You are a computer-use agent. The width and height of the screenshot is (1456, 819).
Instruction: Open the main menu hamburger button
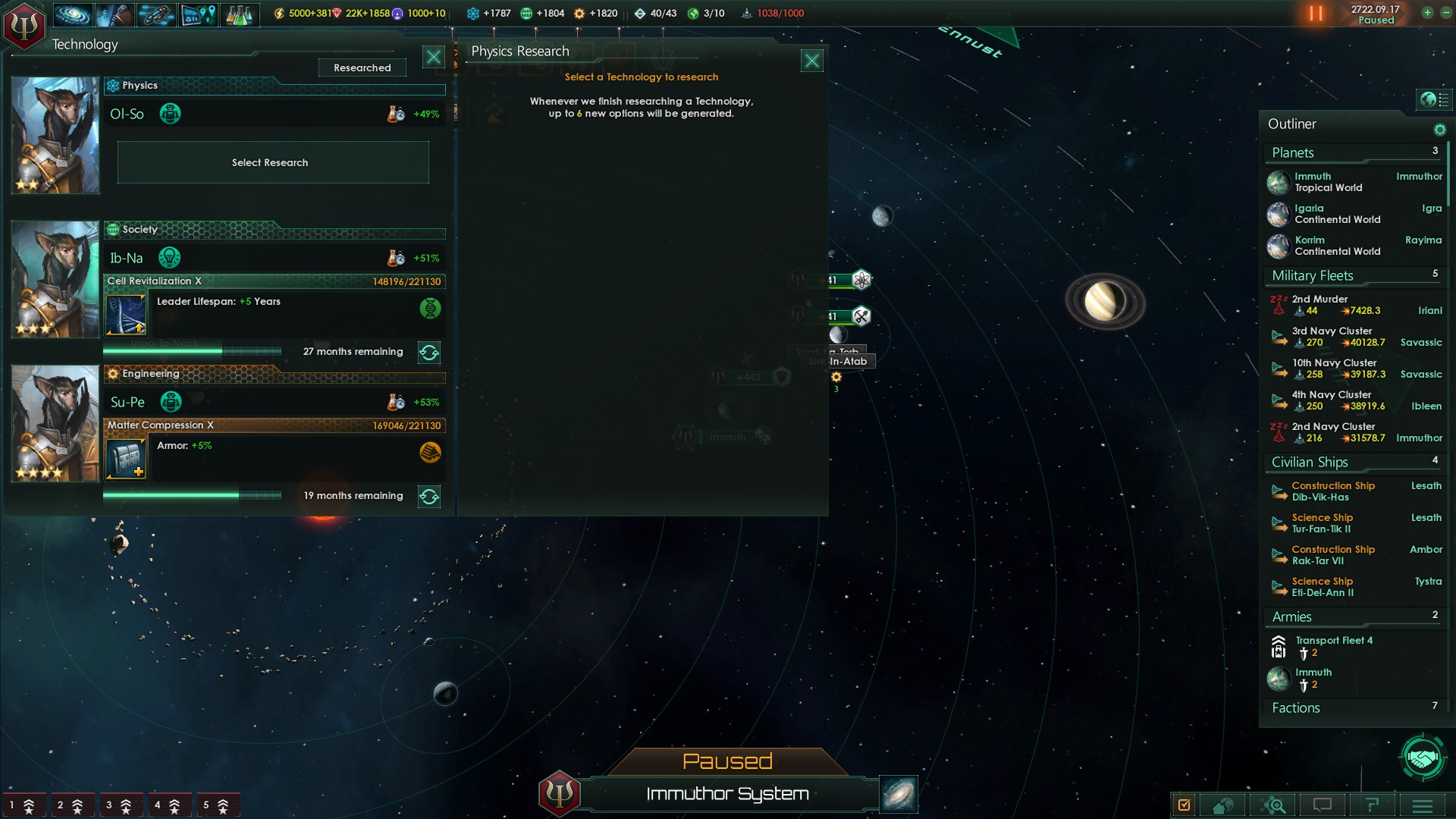1422,805
